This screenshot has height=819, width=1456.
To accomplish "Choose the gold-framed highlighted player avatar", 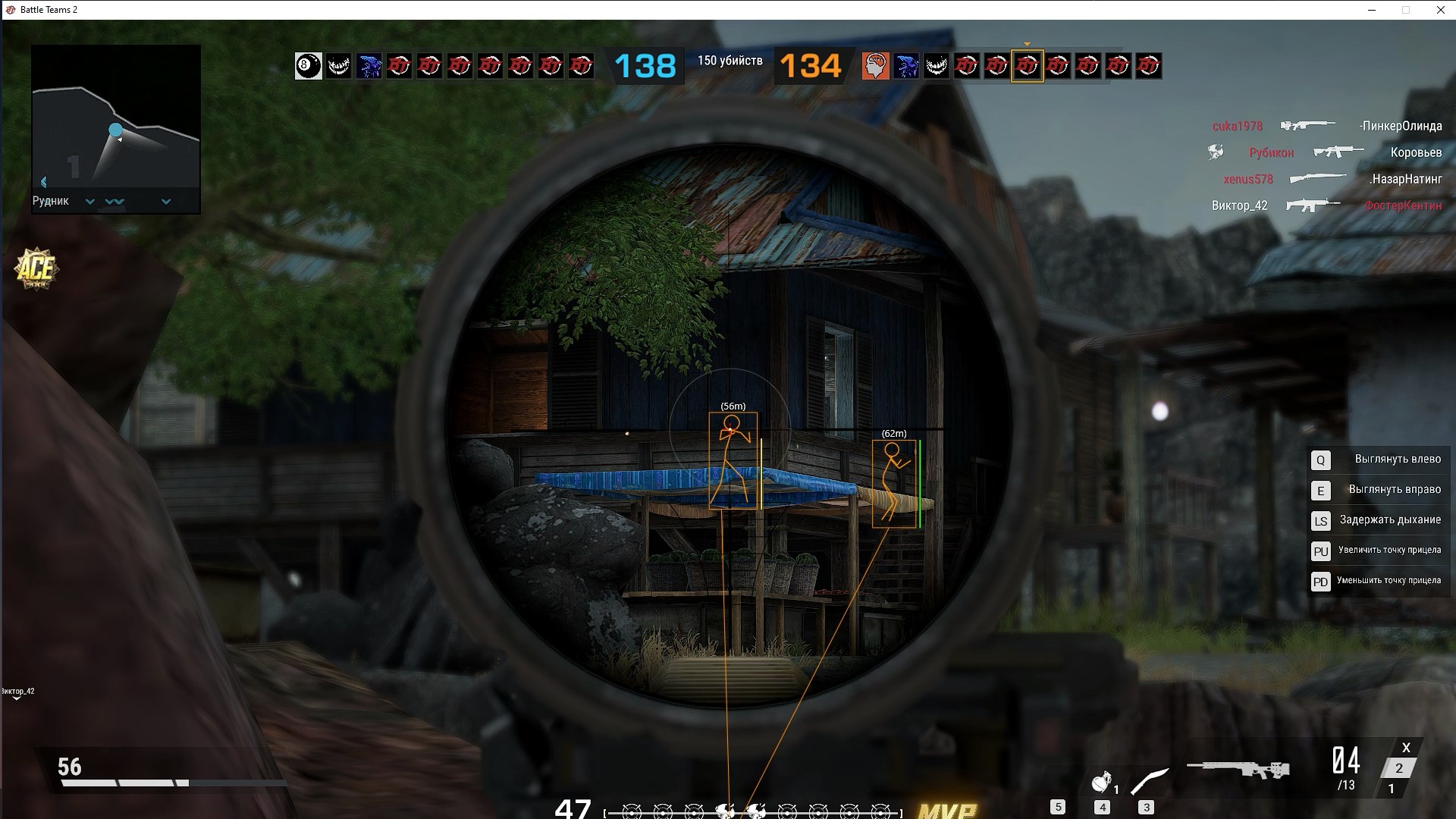I will (x=1027, y=66).
